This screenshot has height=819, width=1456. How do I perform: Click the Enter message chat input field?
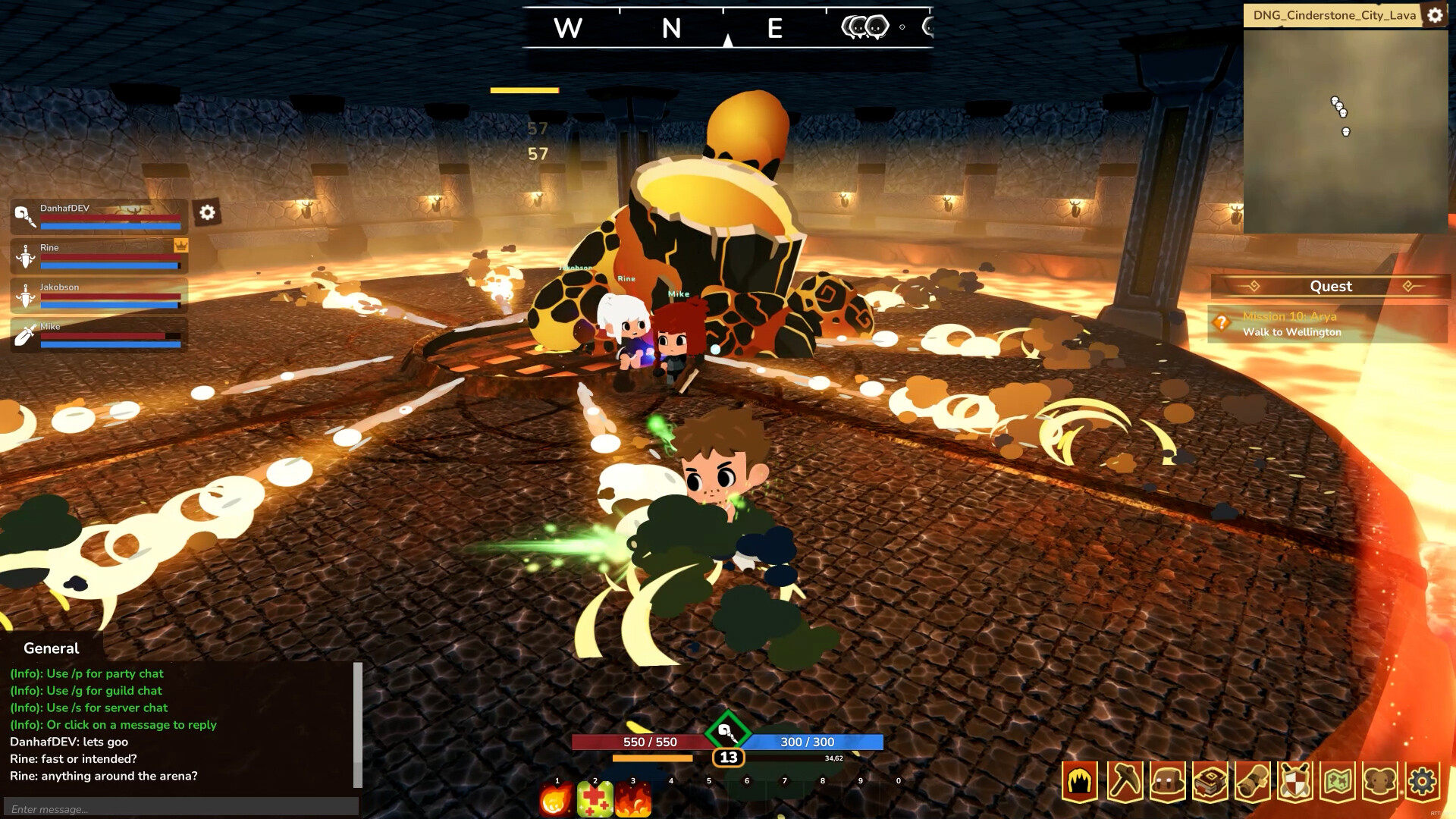182,808
